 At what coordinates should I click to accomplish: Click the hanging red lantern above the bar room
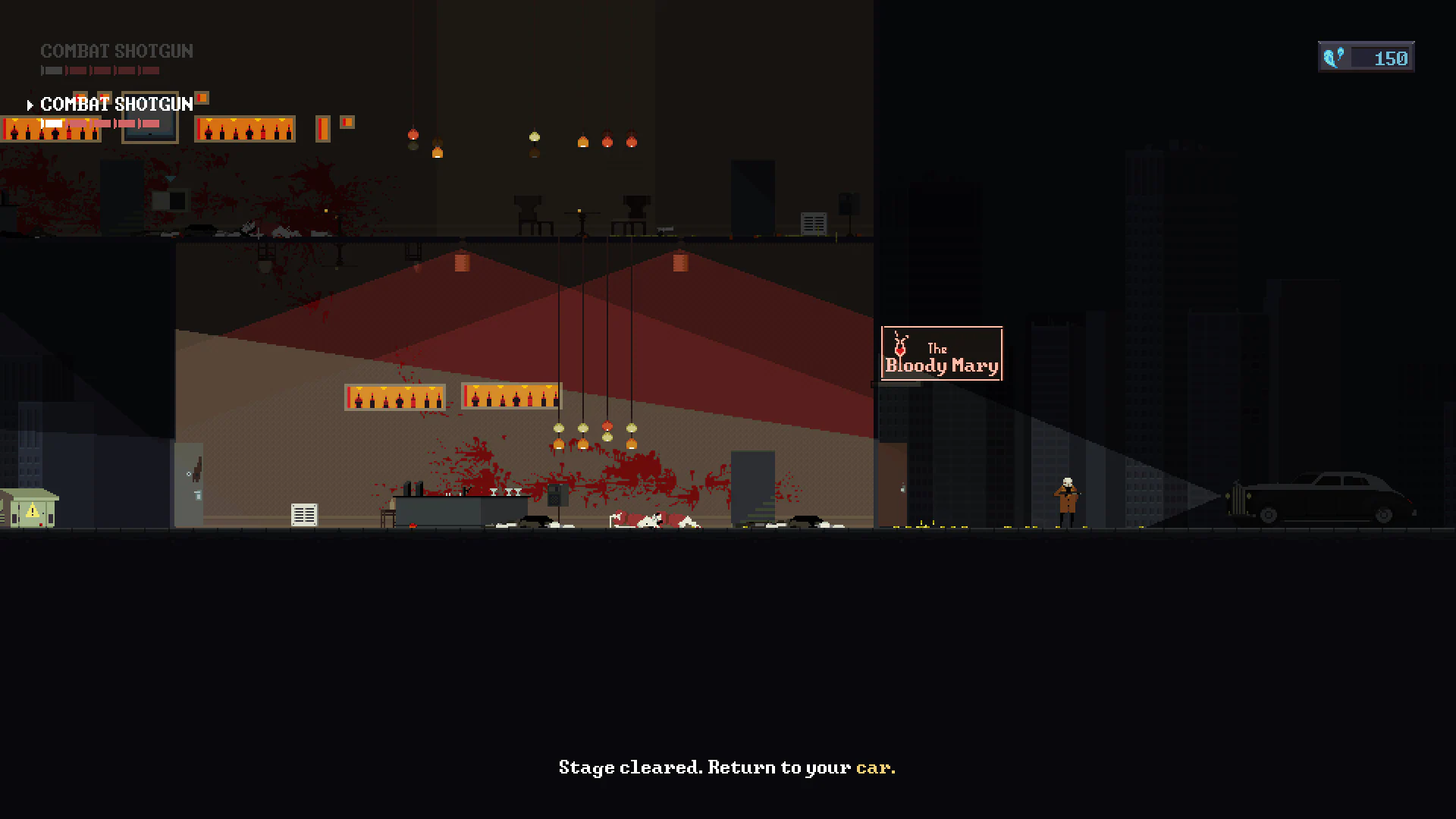463,263
